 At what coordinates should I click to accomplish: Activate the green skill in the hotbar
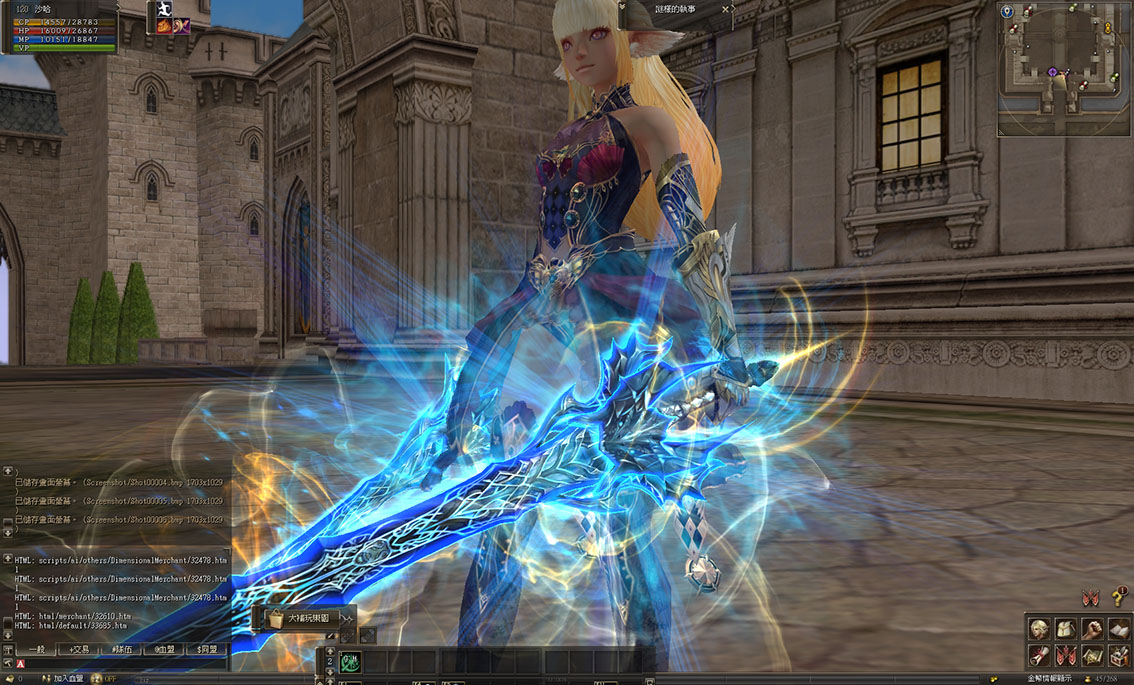tap(351, 661)
